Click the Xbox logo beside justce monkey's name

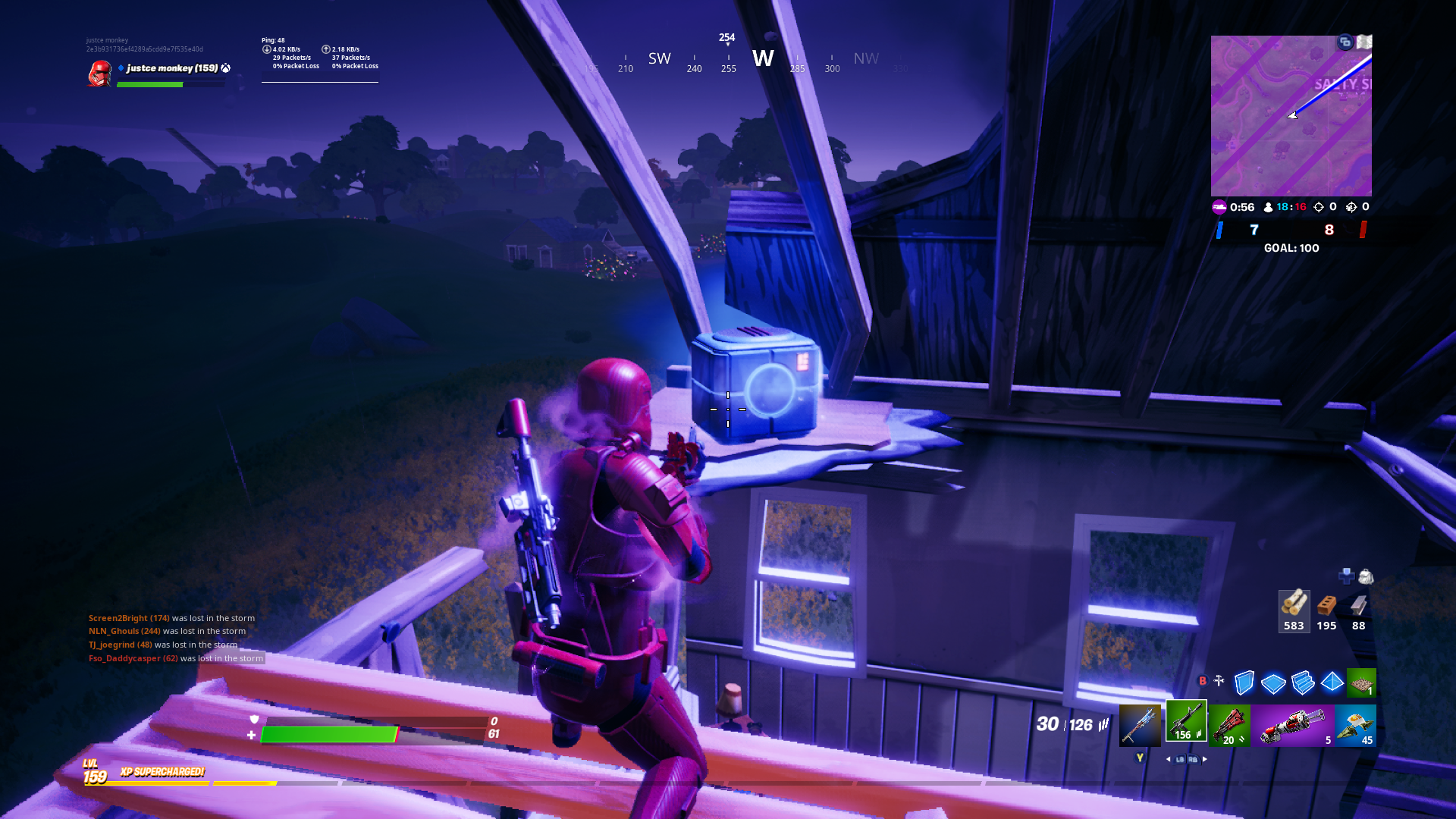tap(224, 67)
